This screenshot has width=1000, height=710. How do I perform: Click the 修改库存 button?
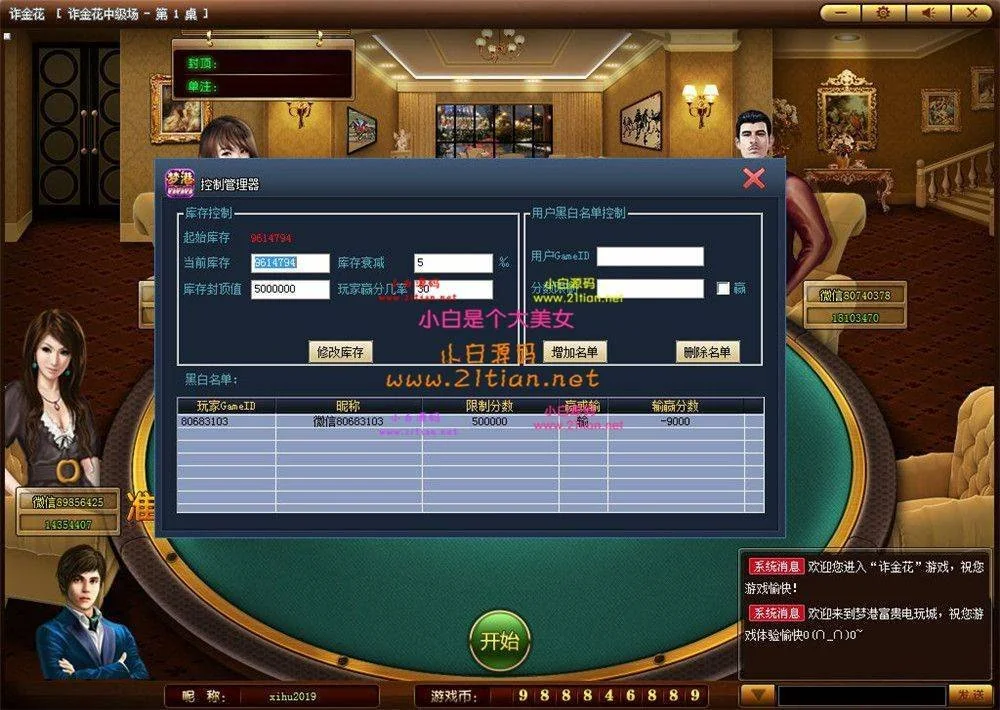340,352
